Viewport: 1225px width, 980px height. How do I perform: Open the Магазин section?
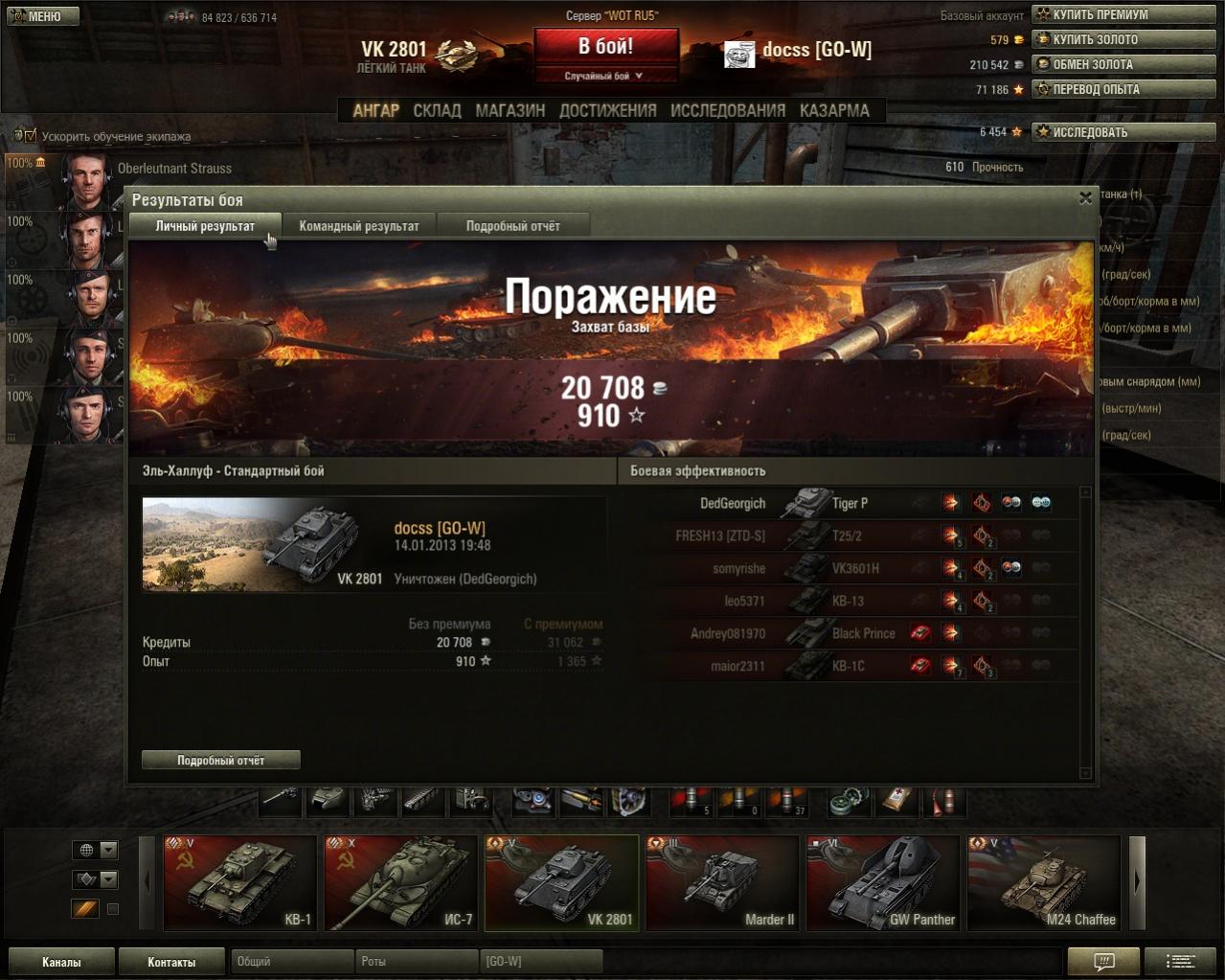(510, 110)
